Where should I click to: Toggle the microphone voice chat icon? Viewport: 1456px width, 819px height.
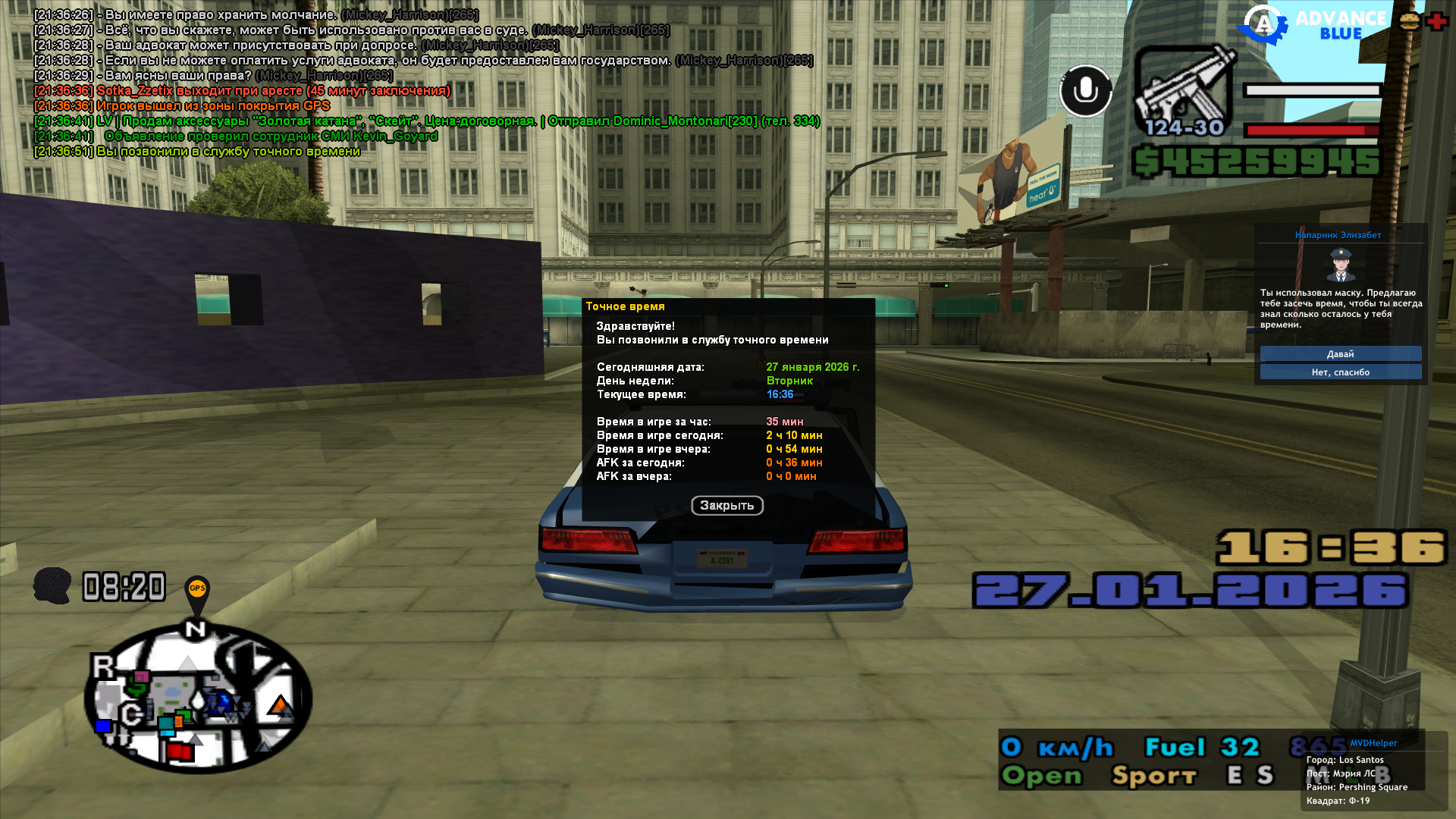point(1085,91)
